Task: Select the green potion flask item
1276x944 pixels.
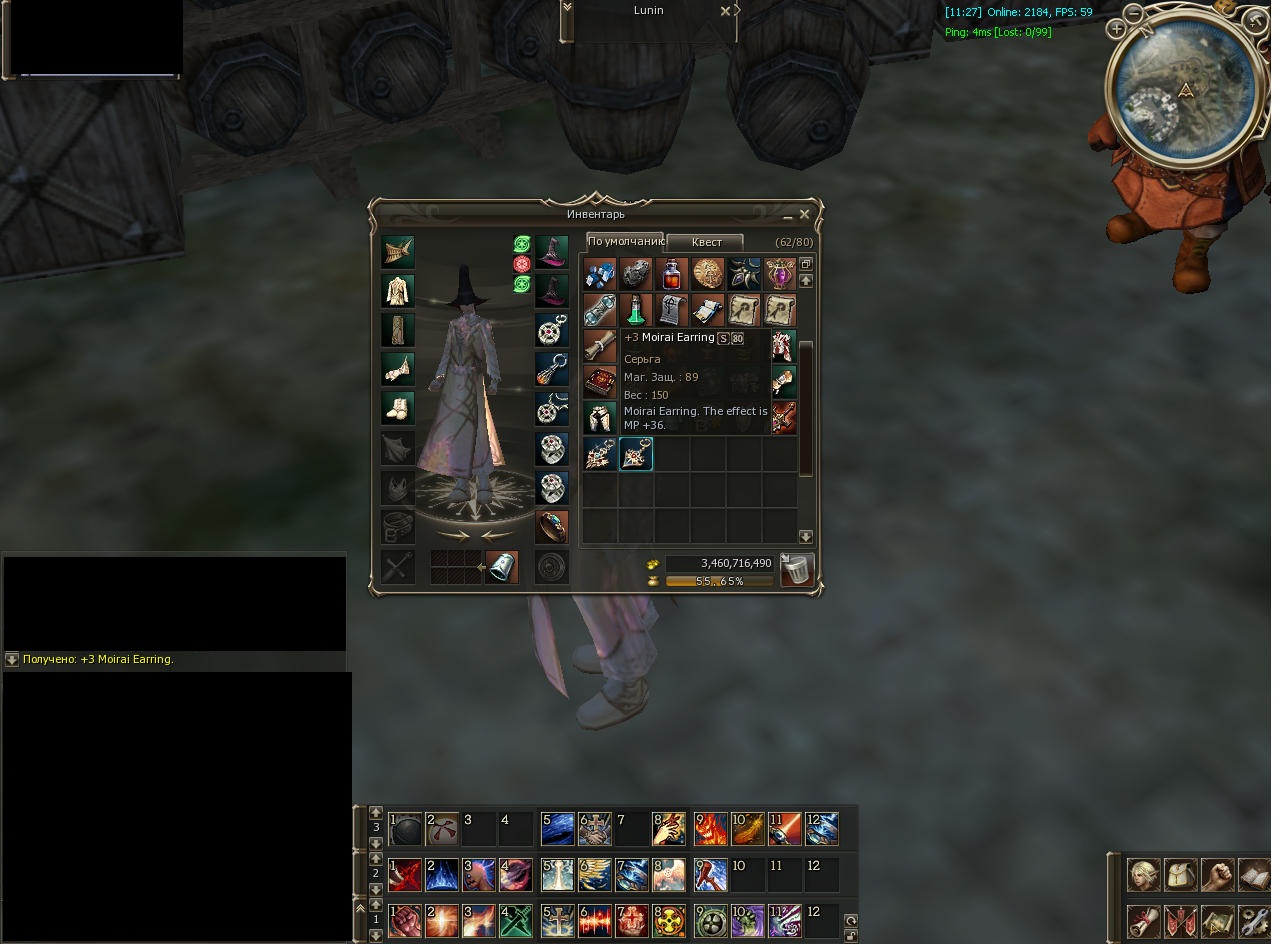Action: (635, 310)
